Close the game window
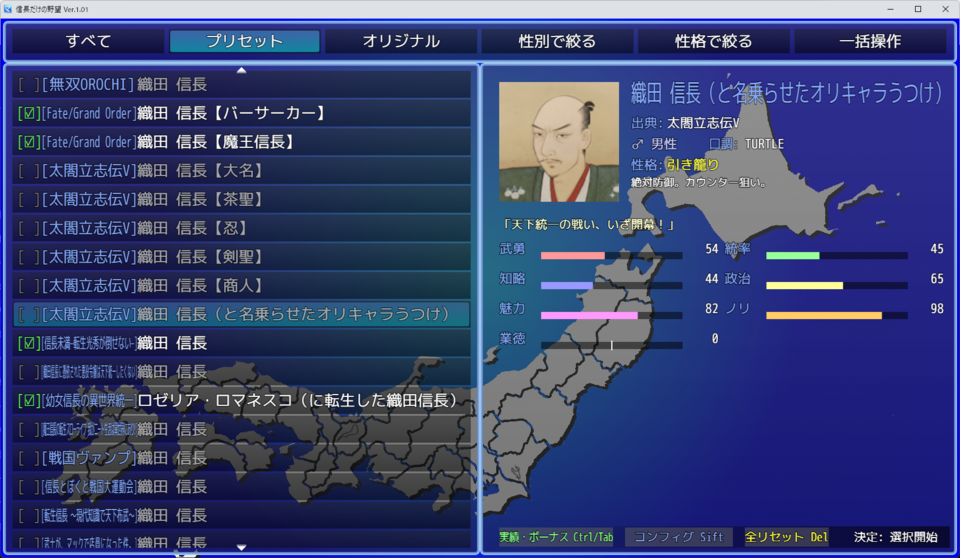Screen dimensions: 960x558 point(943,9)
